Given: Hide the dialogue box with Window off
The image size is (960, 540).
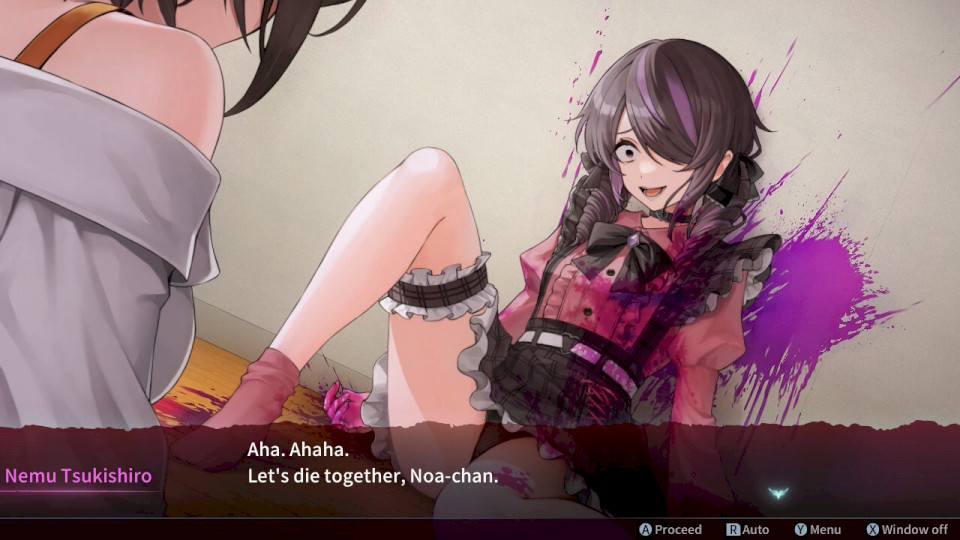Looking at the screenshot, I should pyautogui.click(x=907, y=529).
